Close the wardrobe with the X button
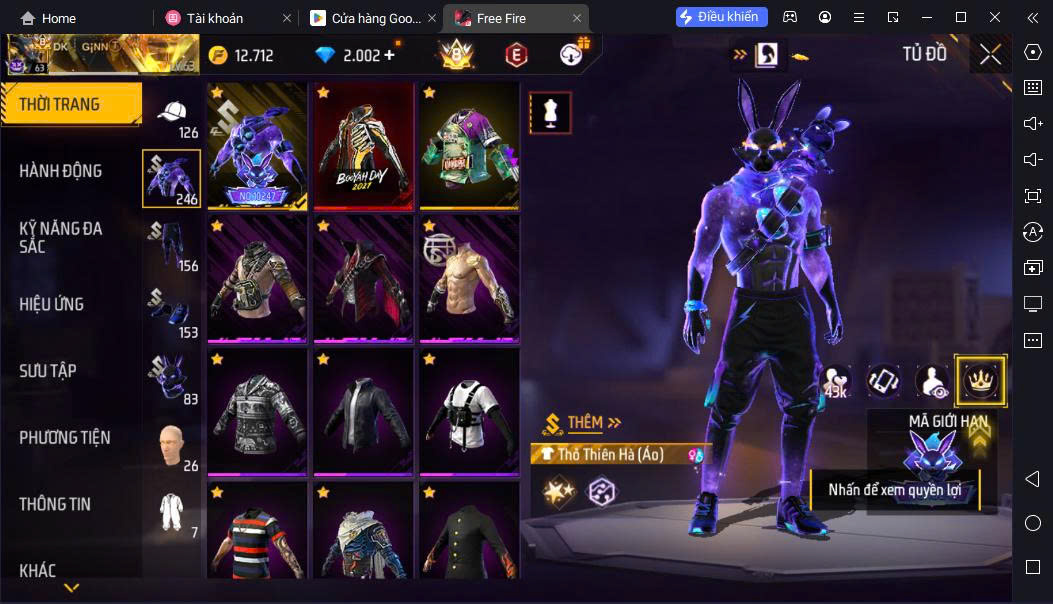This screenshot has height=604, width=1053. click(x=990, y=55)
